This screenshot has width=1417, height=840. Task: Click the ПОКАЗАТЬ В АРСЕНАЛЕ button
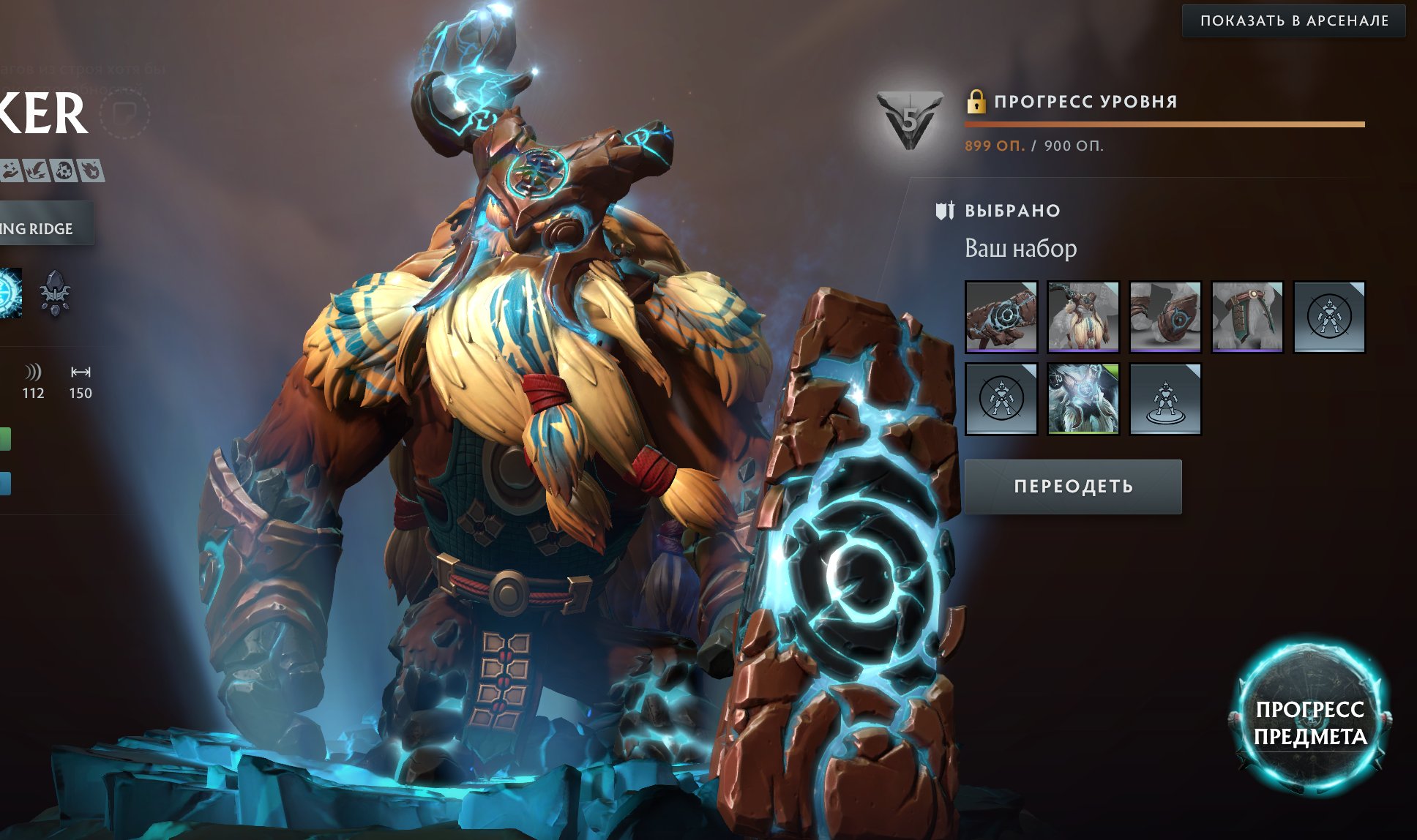(x=1293, y=20)
